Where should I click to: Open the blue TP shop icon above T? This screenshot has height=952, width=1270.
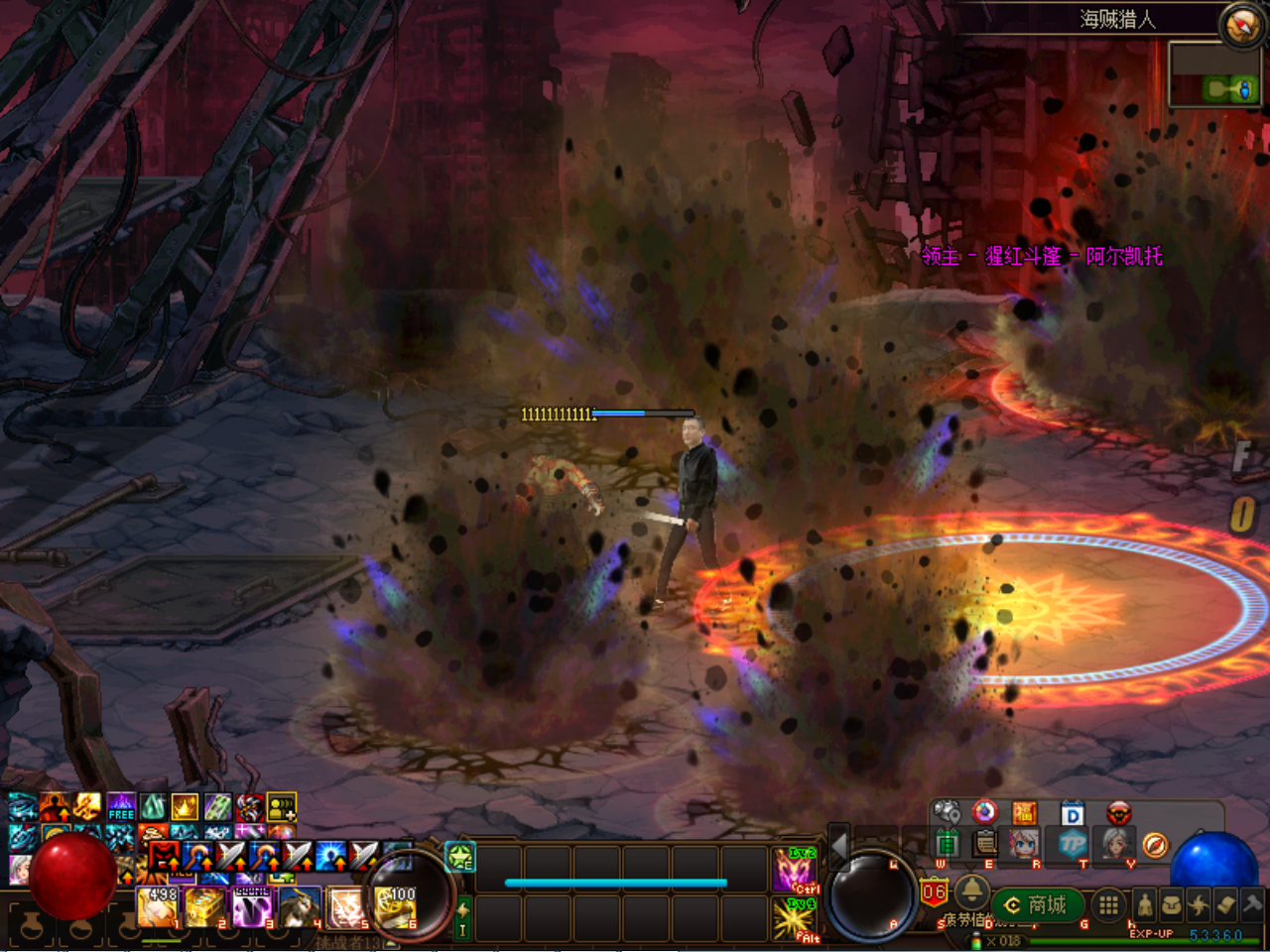[1074, 845]
